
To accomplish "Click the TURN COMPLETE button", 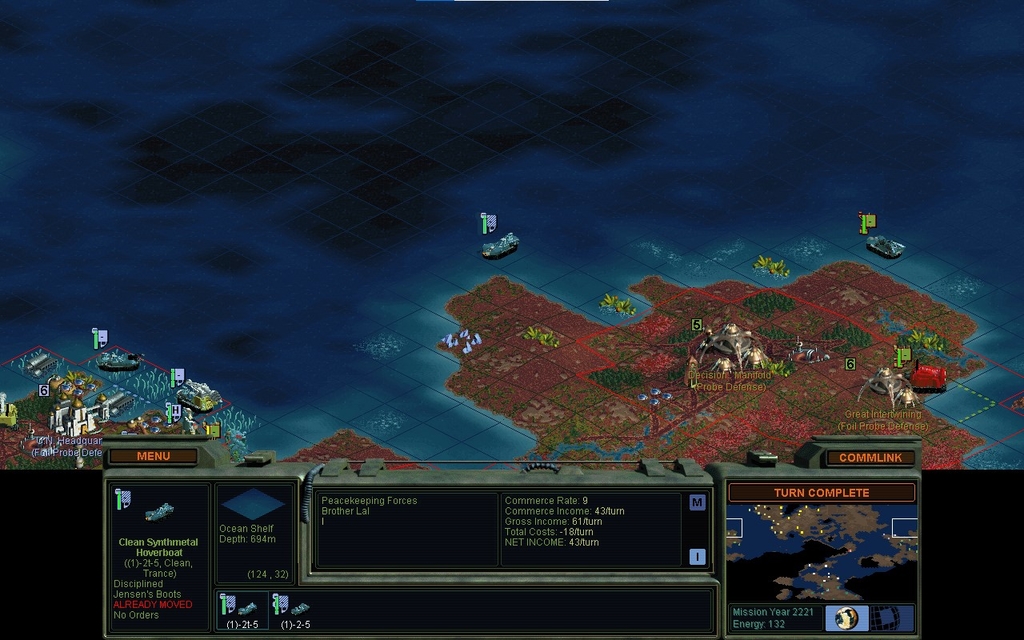I will pyautogui.click(x=821, y=493).
